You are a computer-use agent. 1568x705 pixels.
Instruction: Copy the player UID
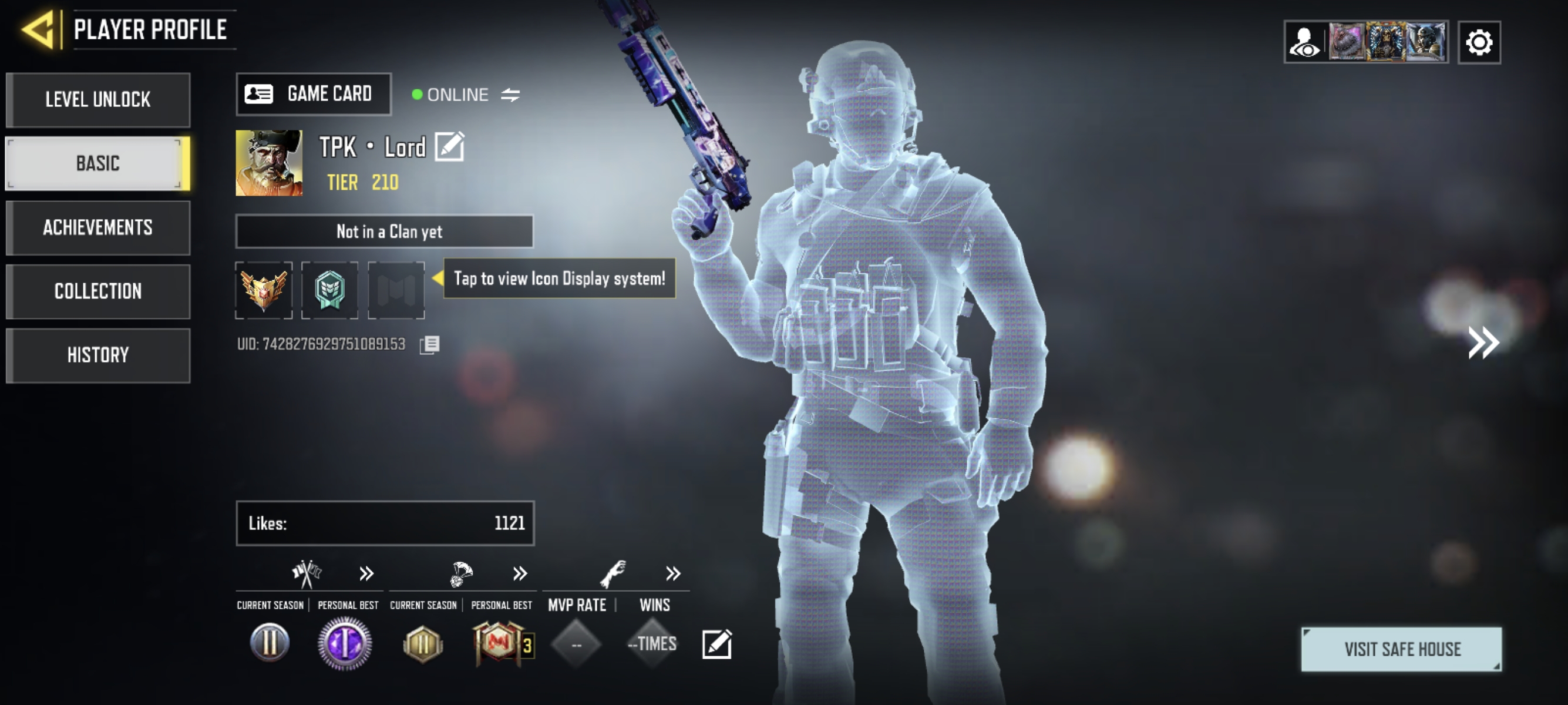tap(429, 345)
